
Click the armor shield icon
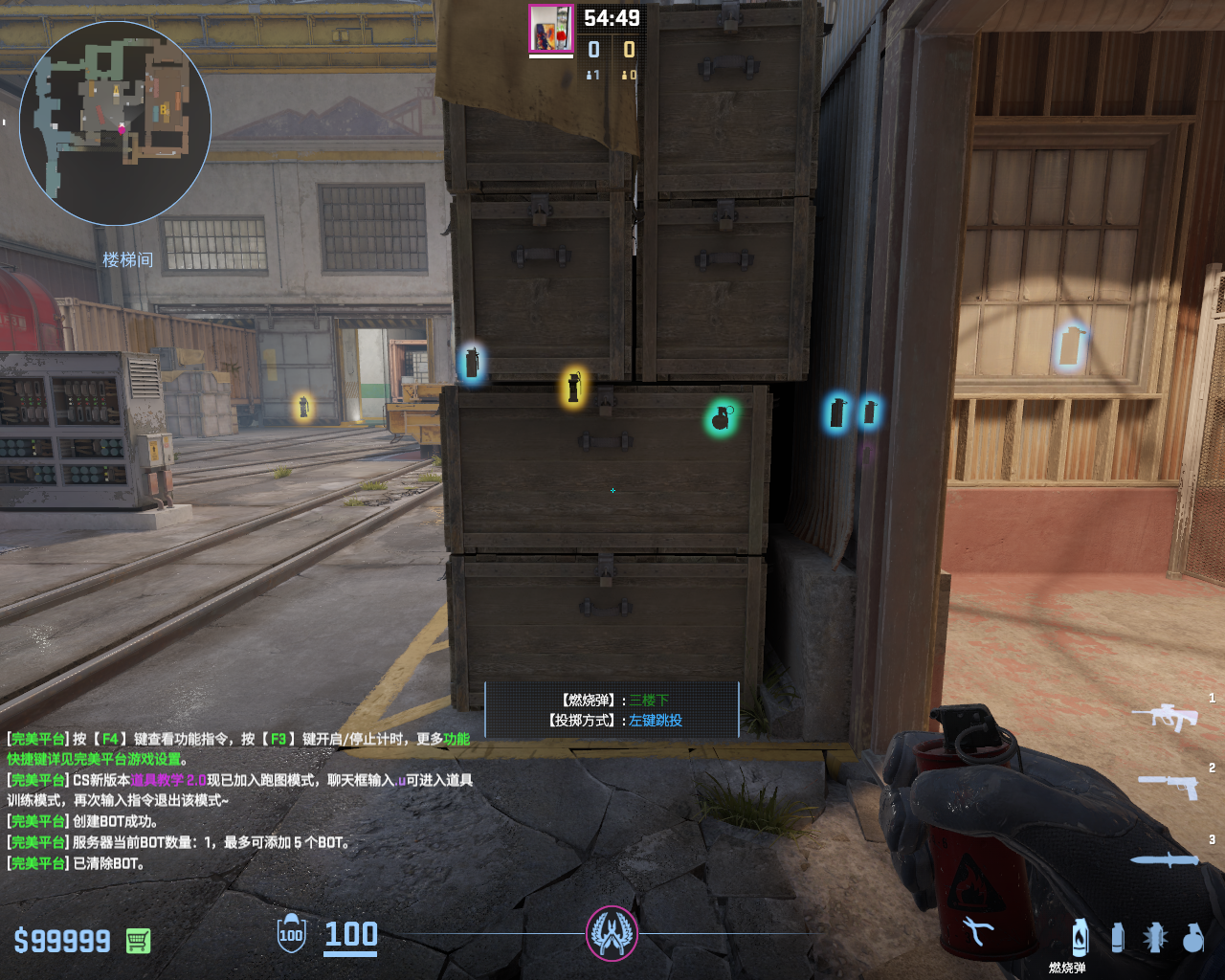(291, 934)
